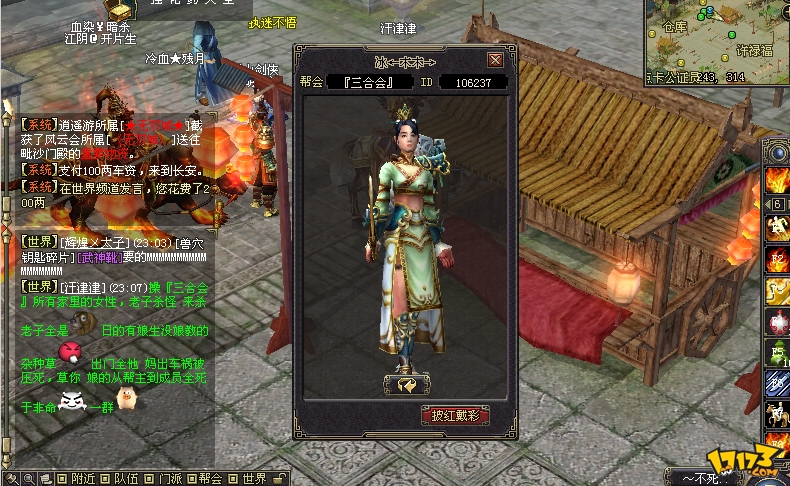
Task: Click the 披红戴彩 button
Action: [455, 415]
